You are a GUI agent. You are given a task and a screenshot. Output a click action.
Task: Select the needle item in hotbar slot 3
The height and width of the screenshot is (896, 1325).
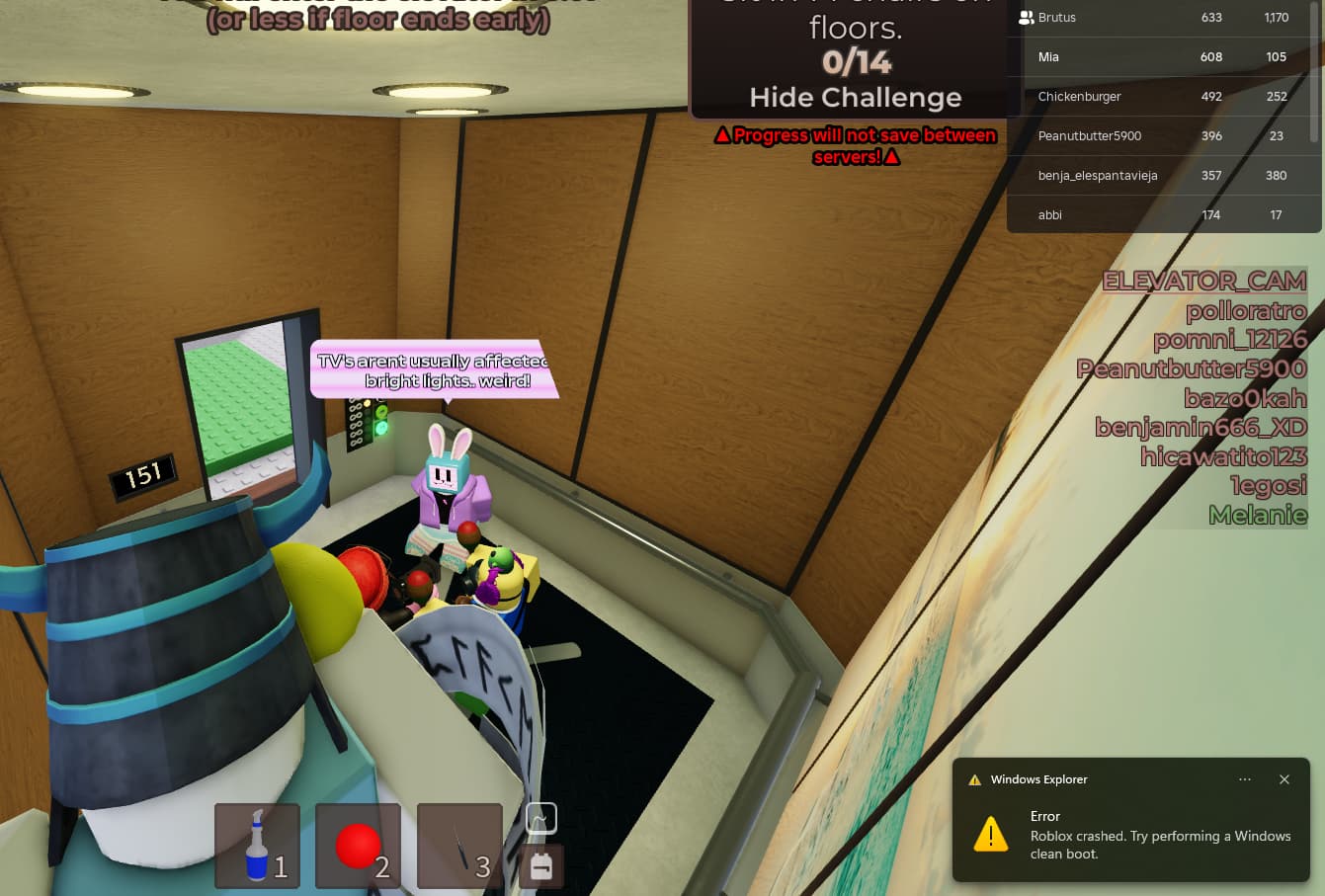pyautogui.click(x=458, y=846)
